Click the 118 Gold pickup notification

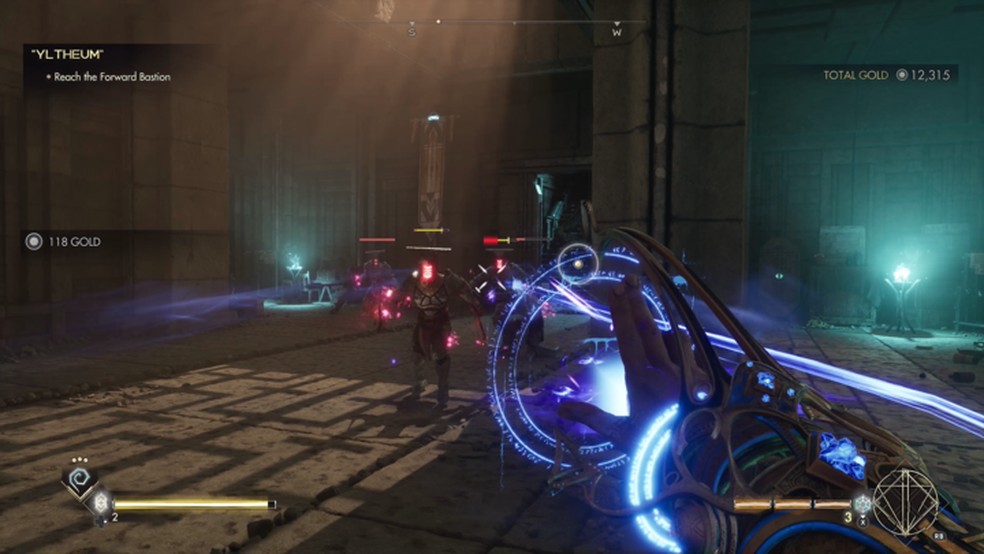coord(66,241)
